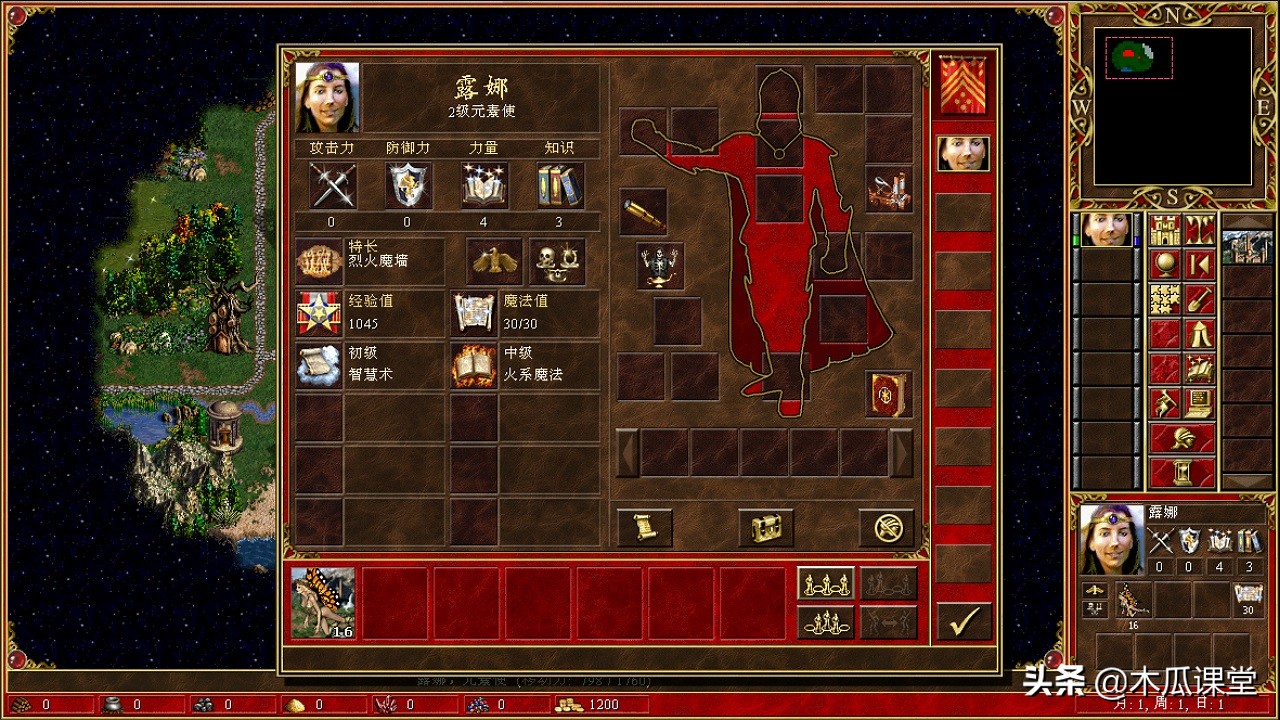Click the minimap in the corner
The height and width of the screenshot is (720, 1280).
point(1172,105)
